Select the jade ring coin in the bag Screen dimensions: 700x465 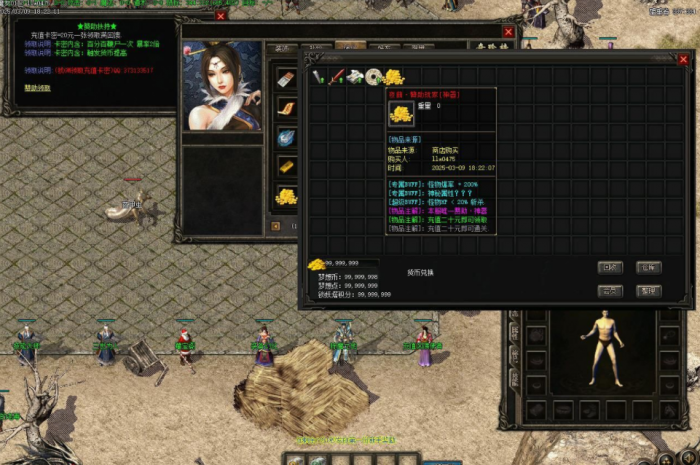(x=373, y=77)
